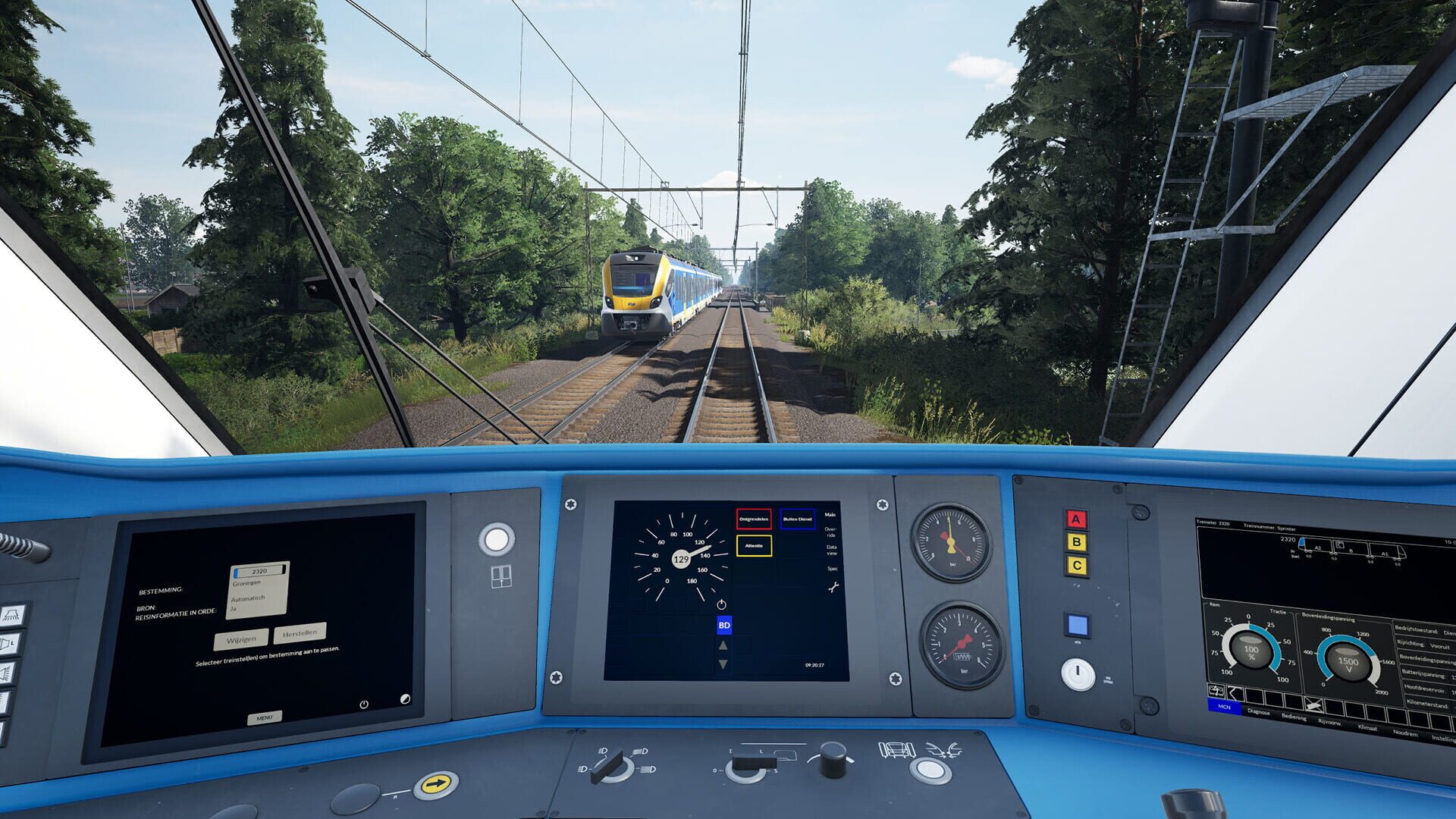Click the power standby icon on center screen
1456x819 pixels.
[x=721, y=604]
